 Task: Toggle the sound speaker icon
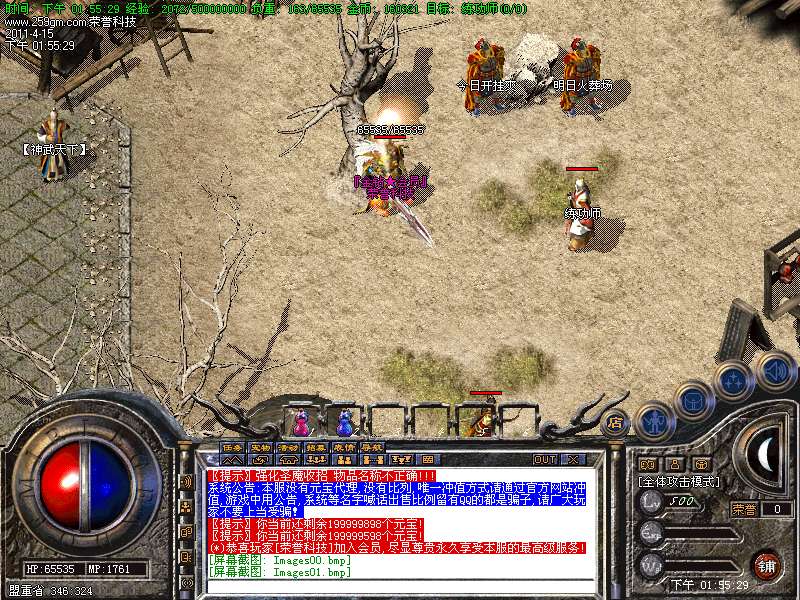tap(775, 369)
